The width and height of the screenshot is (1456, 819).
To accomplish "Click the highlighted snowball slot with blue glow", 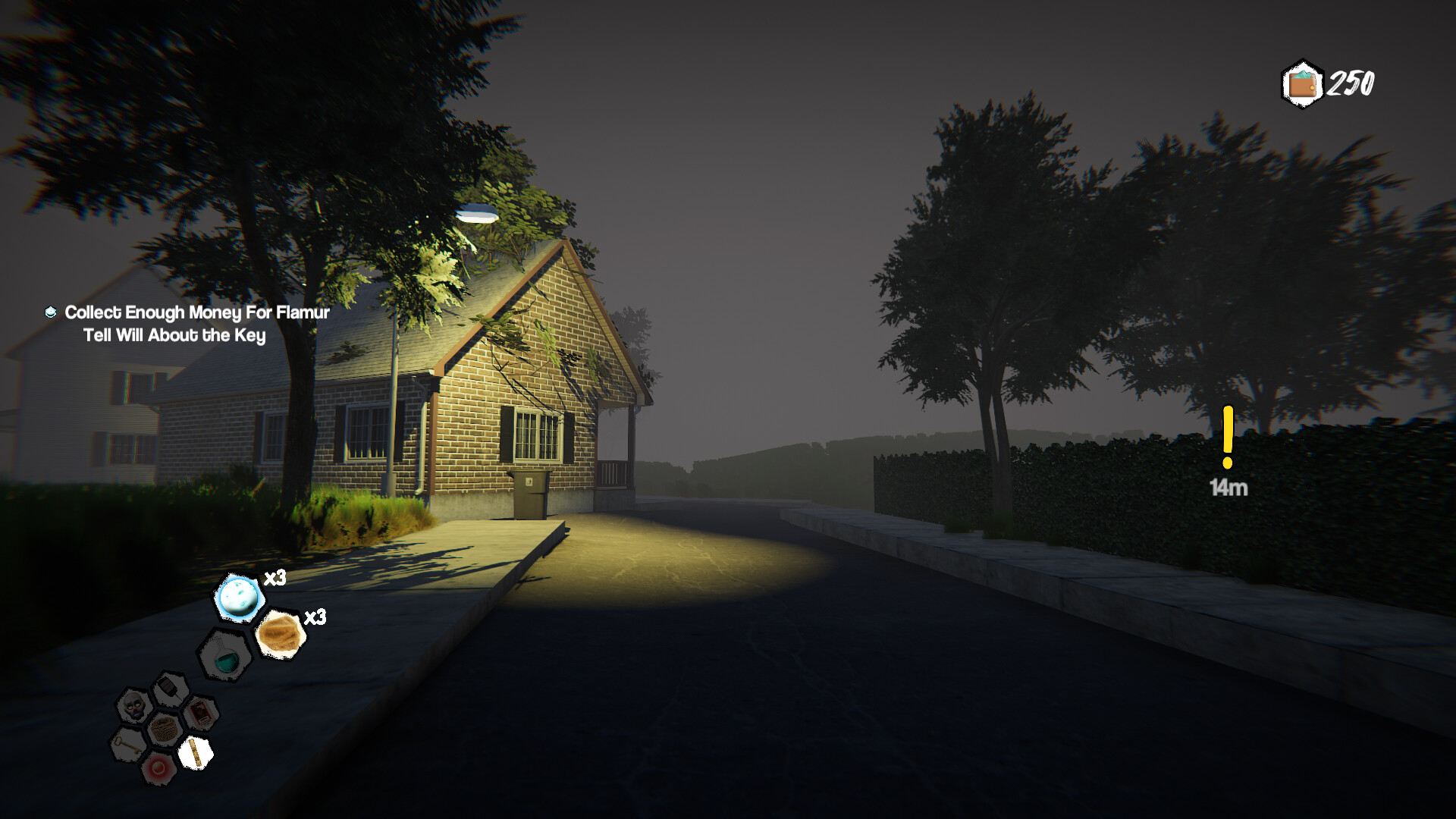I will (238, 597).
